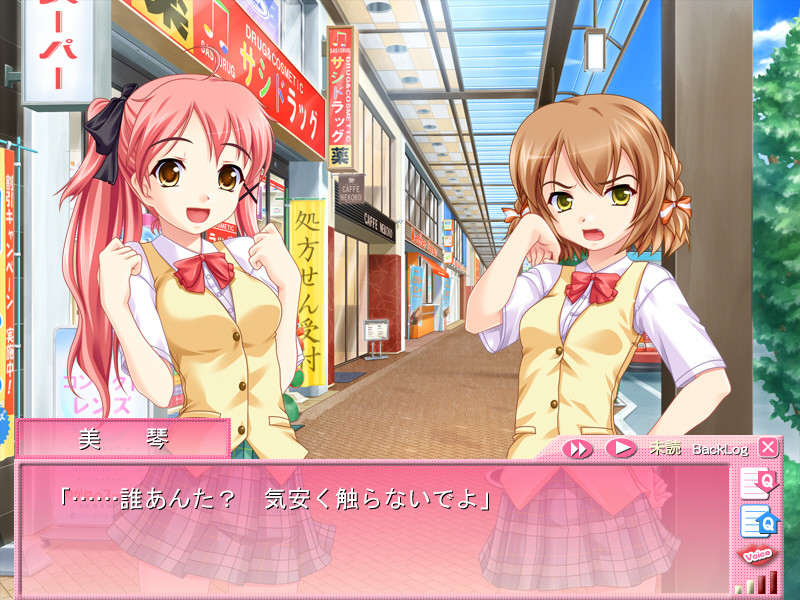The width and height of the screenshot is (800, 600).
Task: Activate the fast-forward skip button
Action: pos(577,449)
